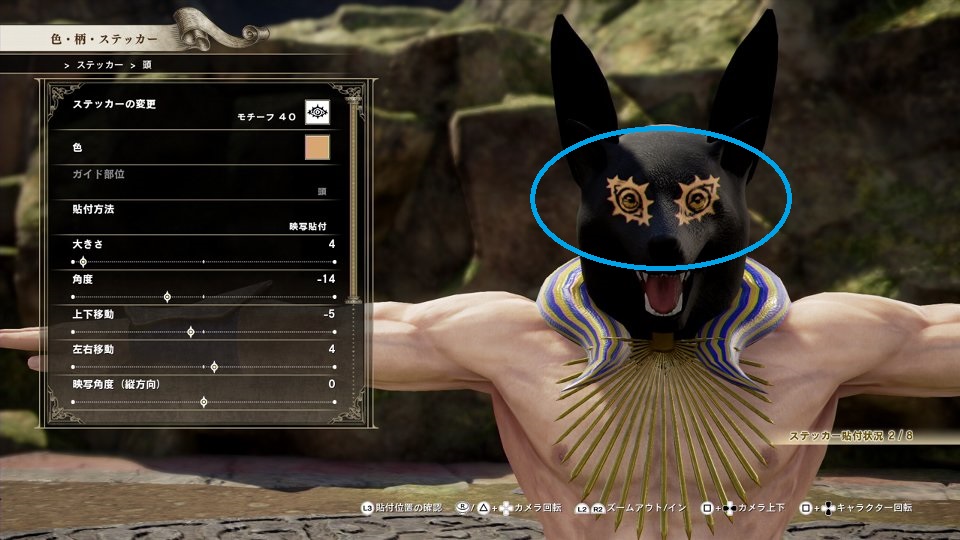The width and height of the screenshot is (960, 540).
Task: Open the 色 color swatch
Action: click(317, 148)
